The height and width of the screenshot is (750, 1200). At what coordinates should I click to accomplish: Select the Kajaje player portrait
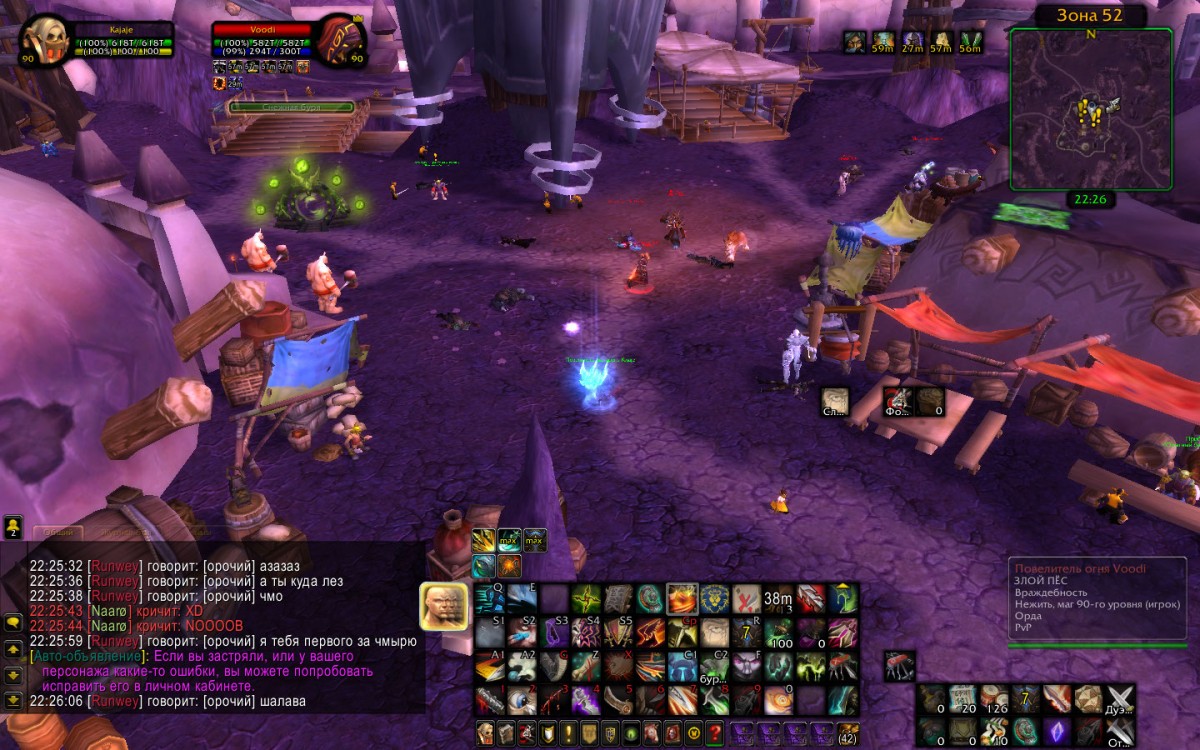pos(43,40)
